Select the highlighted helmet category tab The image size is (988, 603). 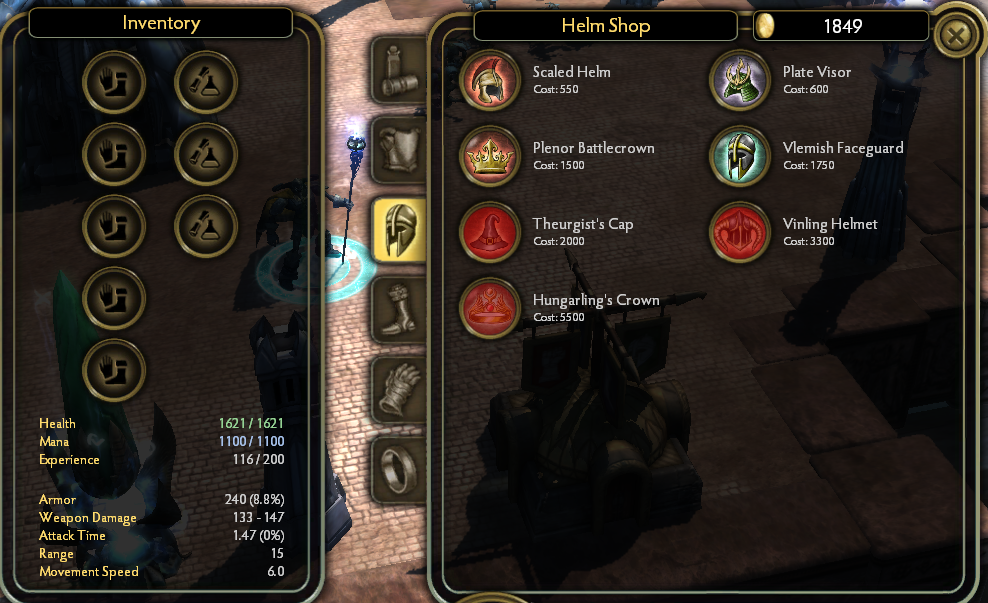[400, 229]
